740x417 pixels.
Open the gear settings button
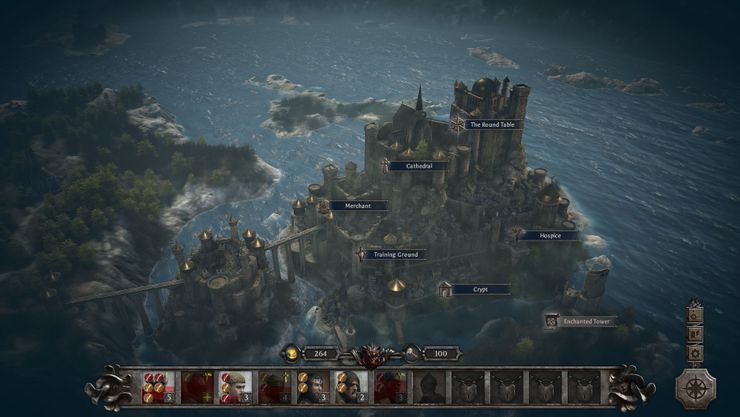click(695, 352)
